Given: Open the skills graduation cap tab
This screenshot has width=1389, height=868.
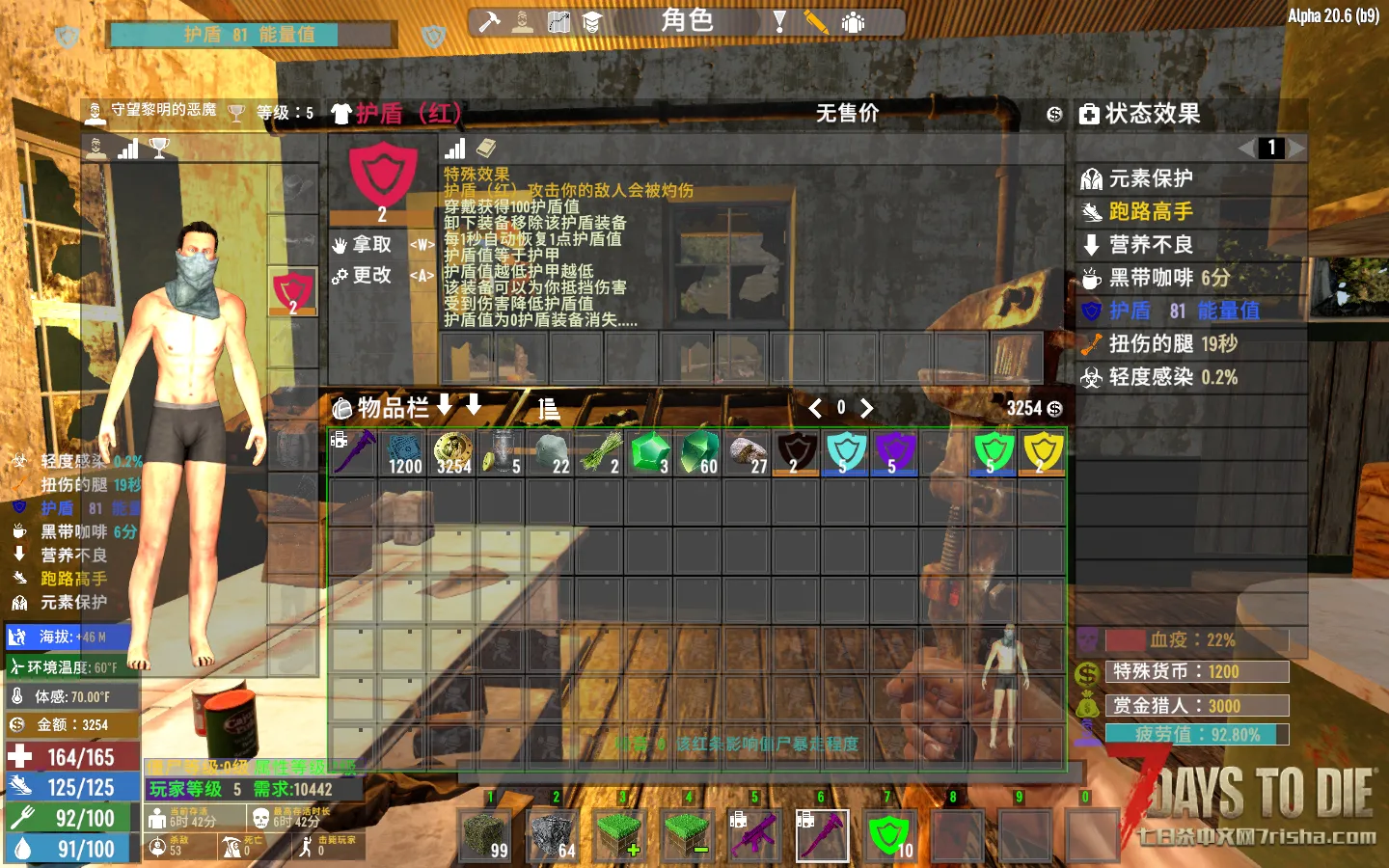Looking at the screenshot, I should click(592, 21).
